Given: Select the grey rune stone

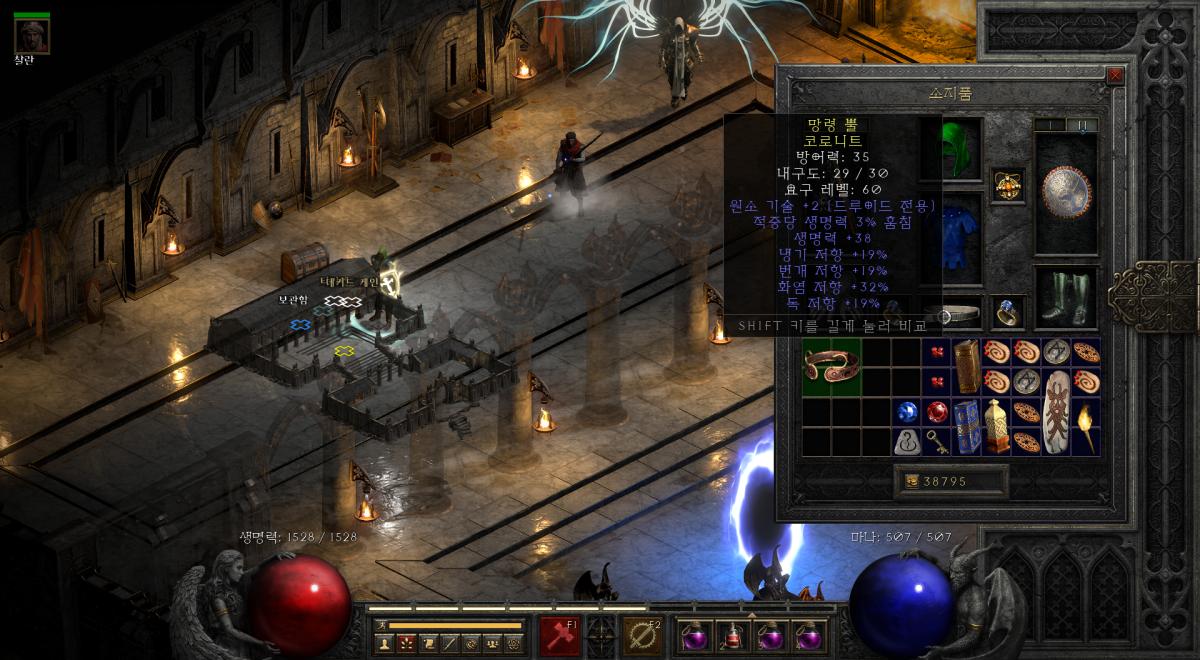Looking at the screenshot, I should (907, 441).
